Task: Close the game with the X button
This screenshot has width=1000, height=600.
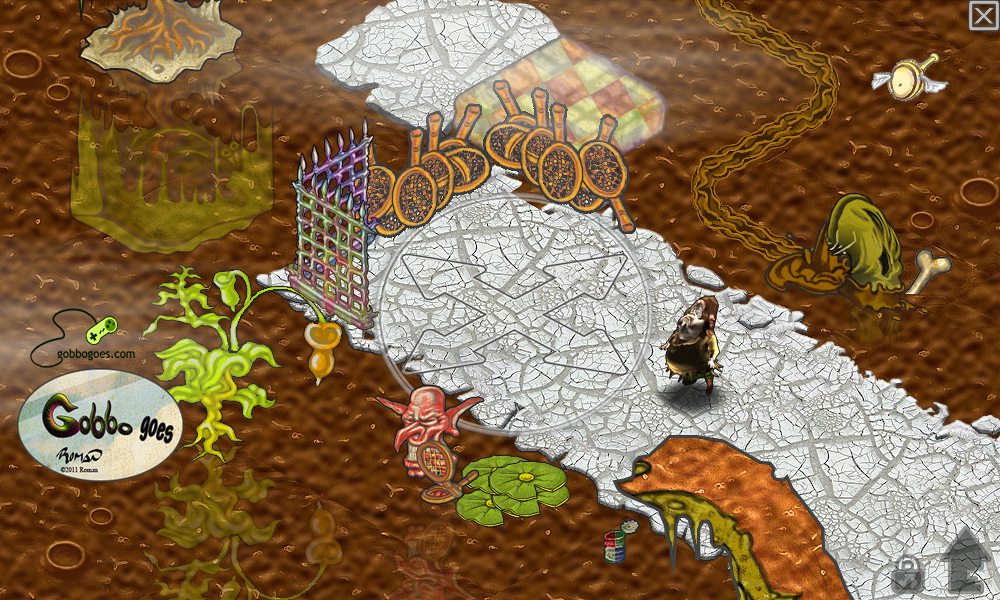Action: pyautogui.click(x=983, y=15)
